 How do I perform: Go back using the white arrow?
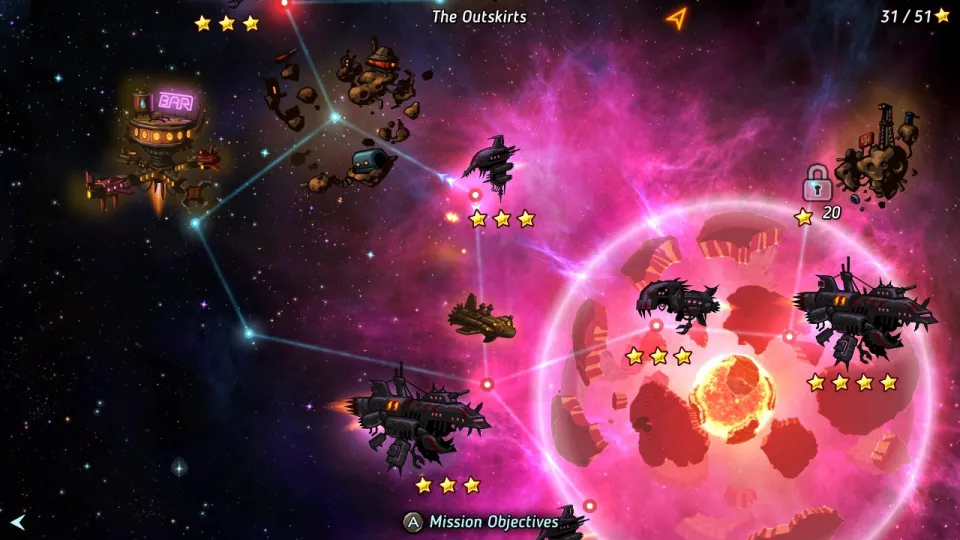pyautogui.click(x=18, y=521)
